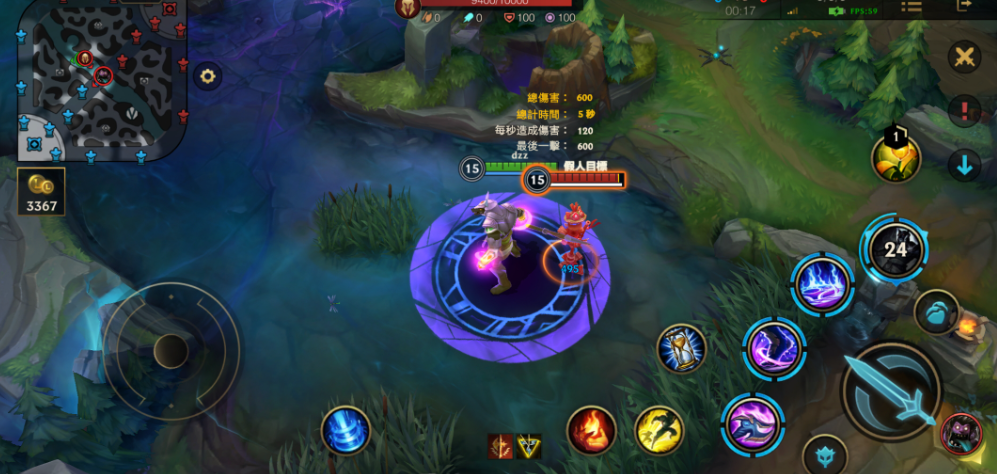Tap the crossed swords attack ping button
The width and height of the screenshot is (997, 474).
point(964,57)
